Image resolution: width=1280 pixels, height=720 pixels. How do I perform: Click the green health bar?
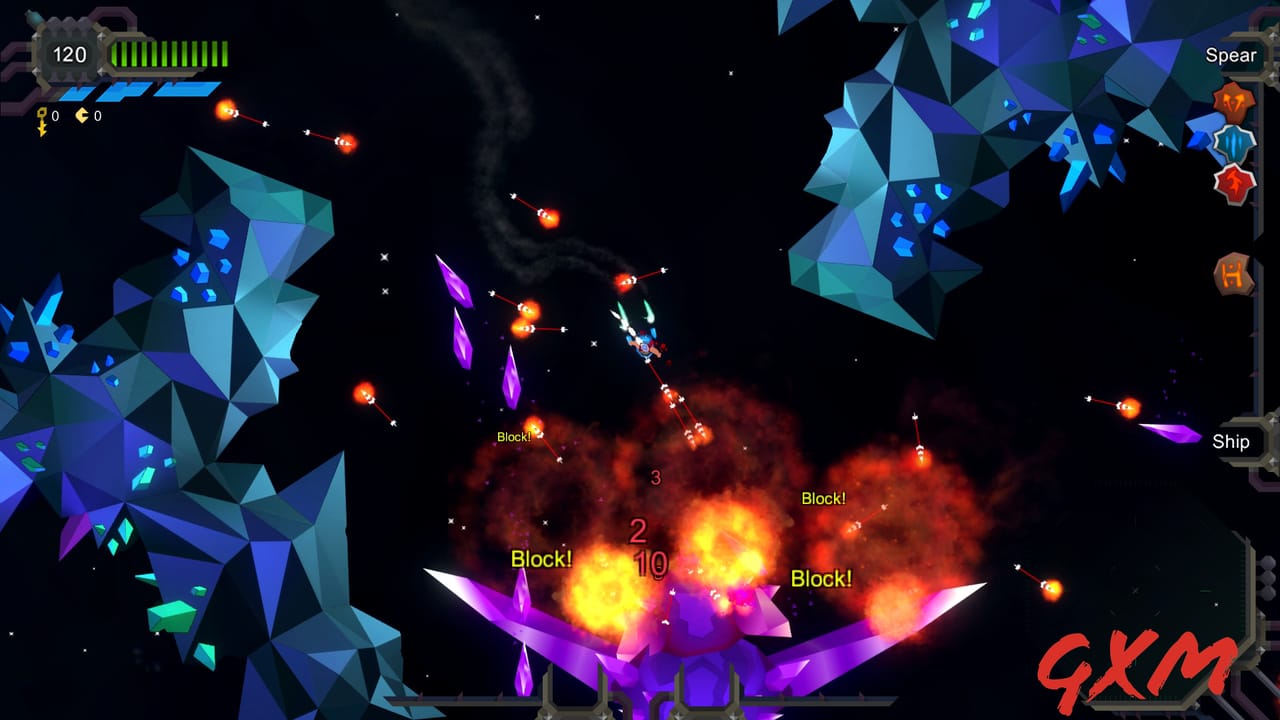point(170,53)
